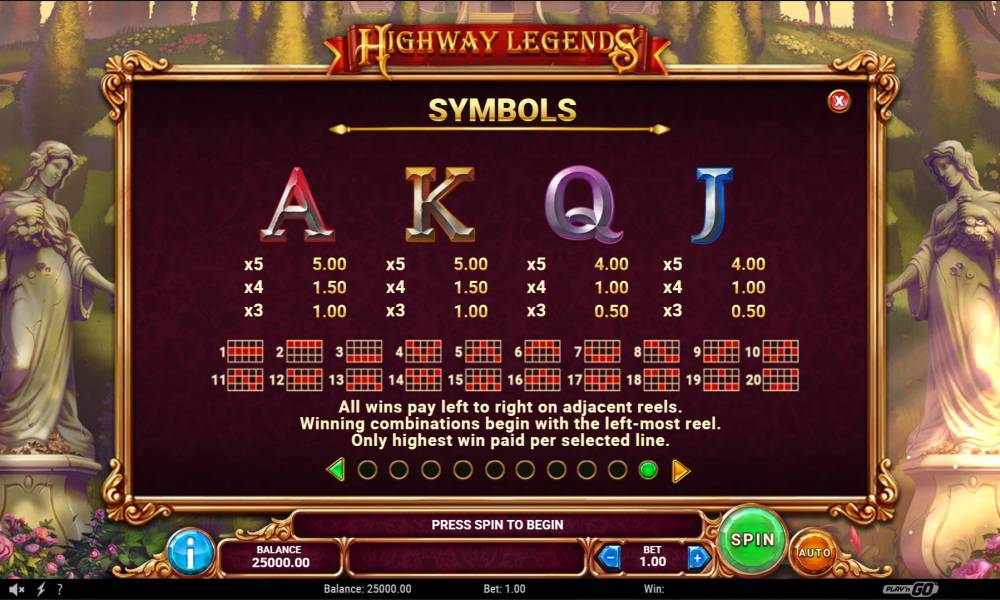This screenshot has height=600, width=1000.
Task: Hit the green SPIN button
Action: (x=752, y=540)
